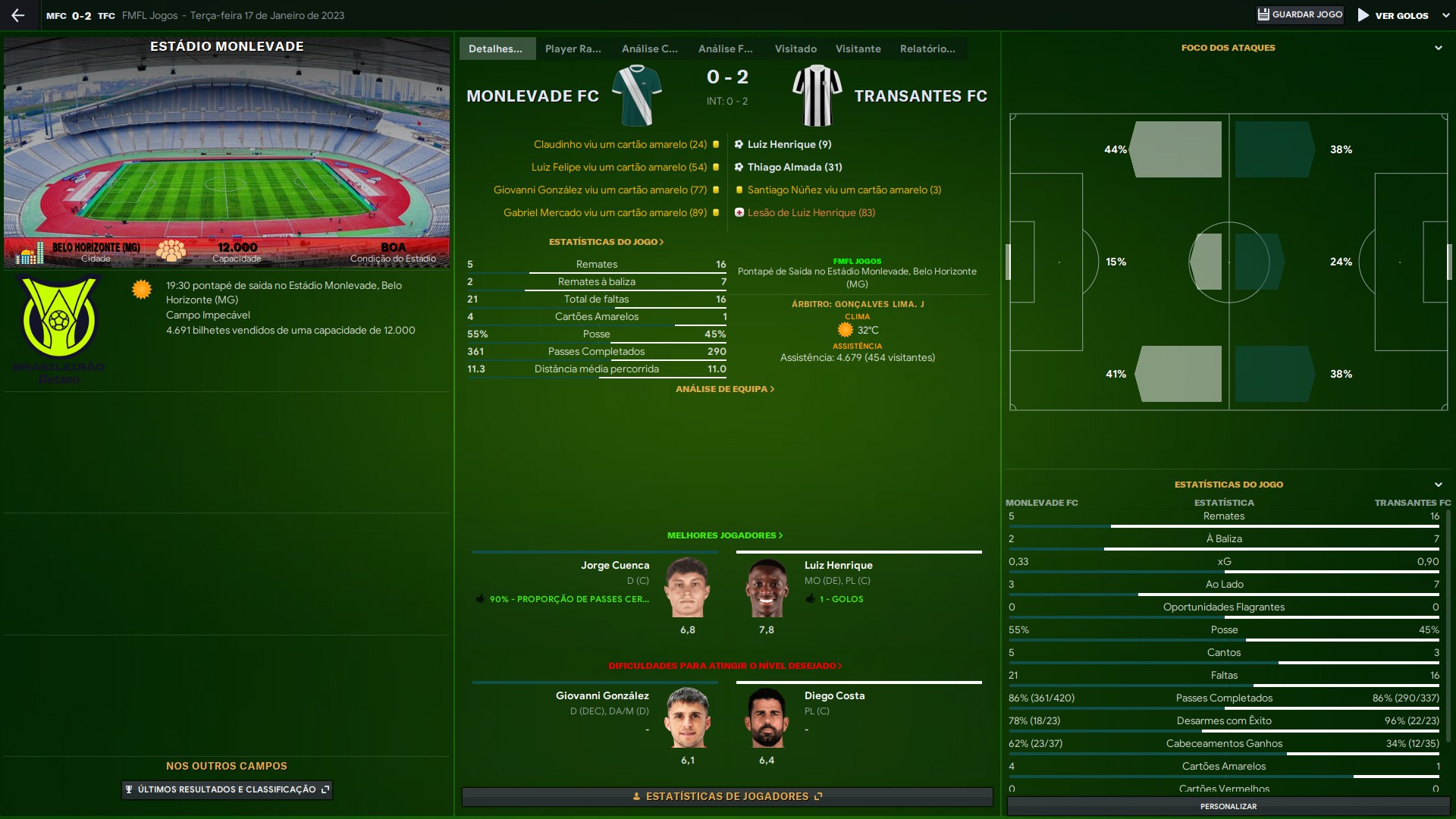
Task: View the Melhores Jogadores list
Action: (724, 535)
